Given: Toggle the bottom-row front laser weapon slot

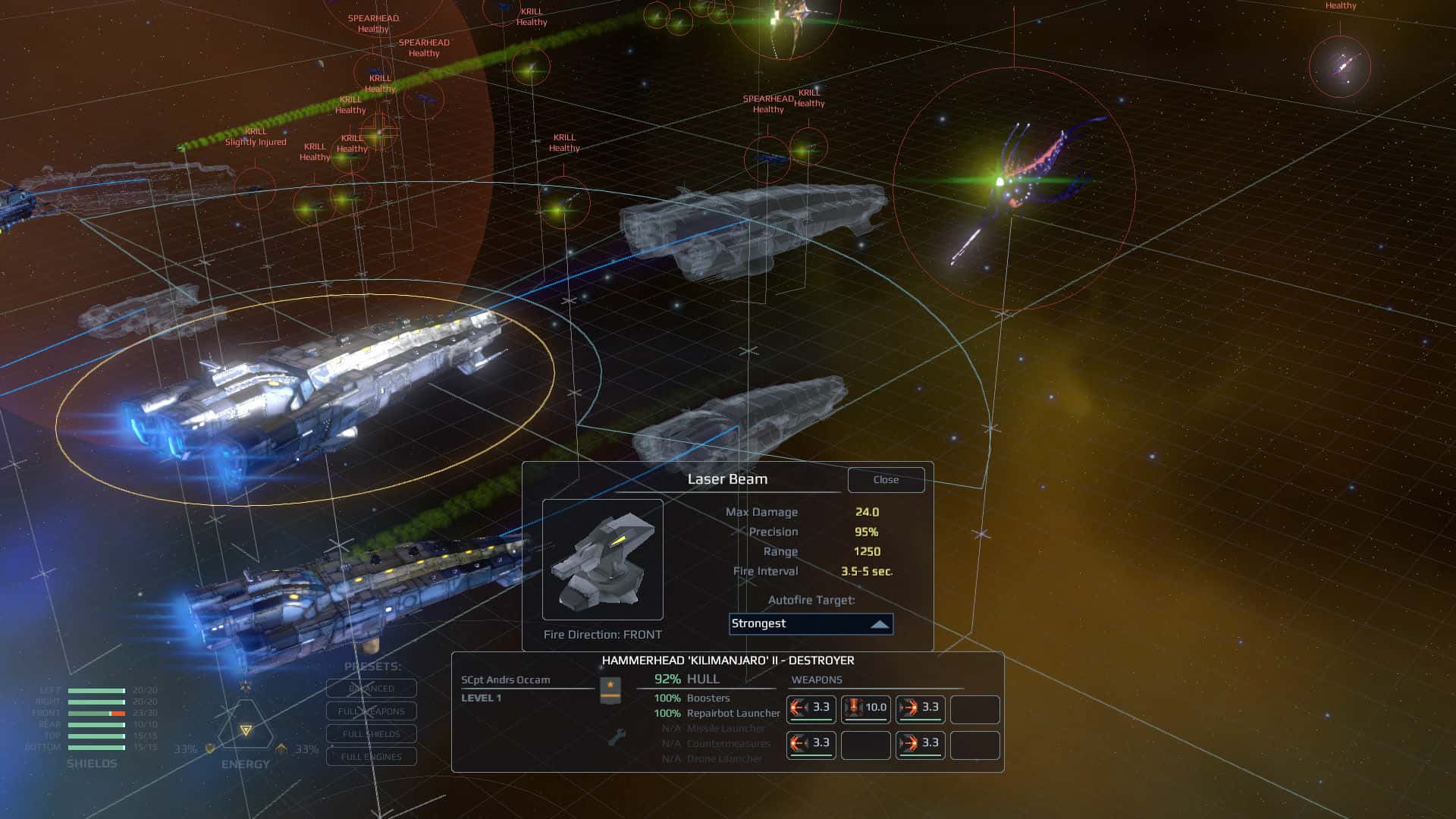Looking at the screenshot, I should coord(920,745).
